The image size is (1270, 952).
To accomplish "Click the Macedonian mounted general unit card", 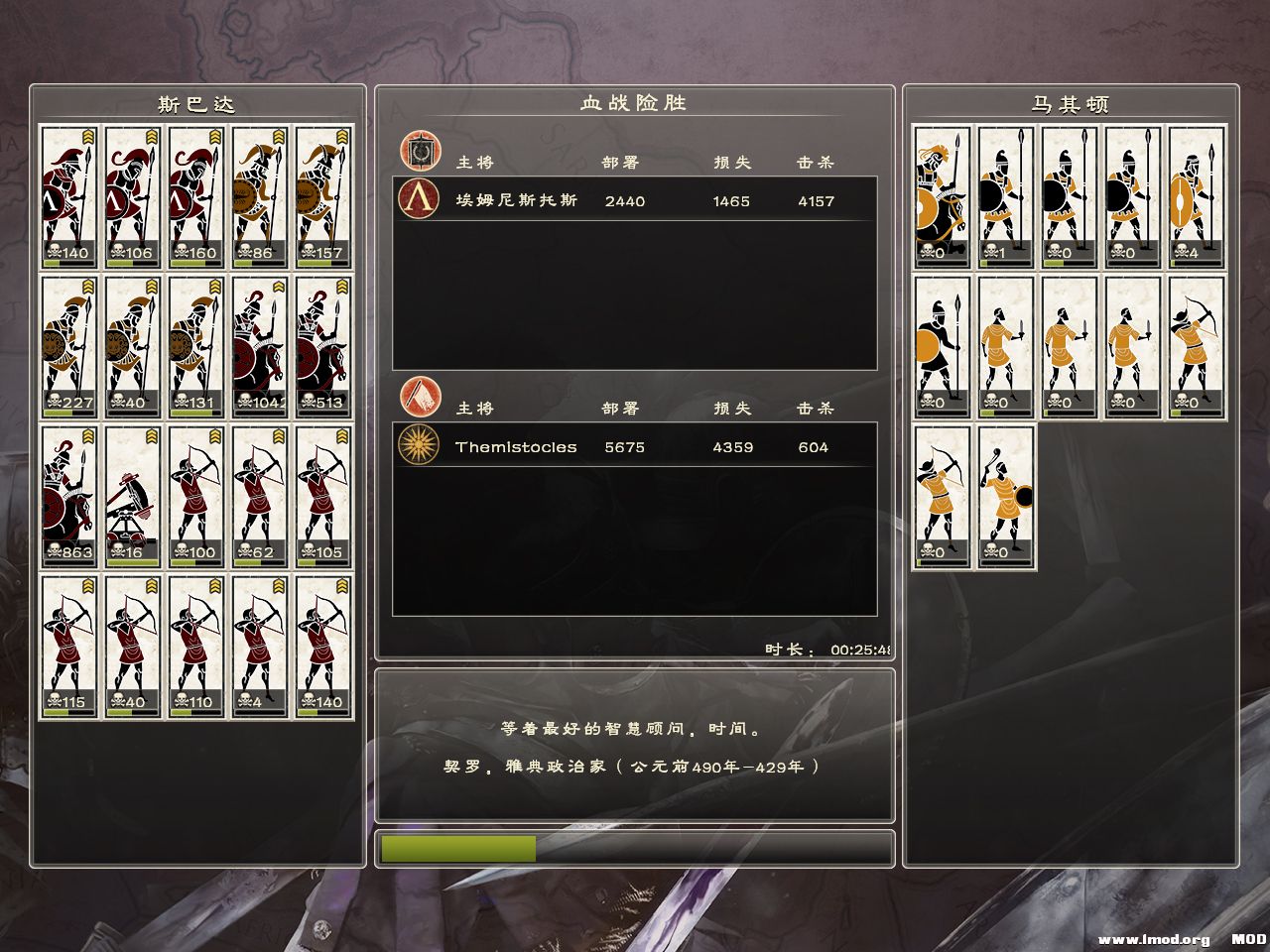I will pyautogui.click(x=941, y=193).
